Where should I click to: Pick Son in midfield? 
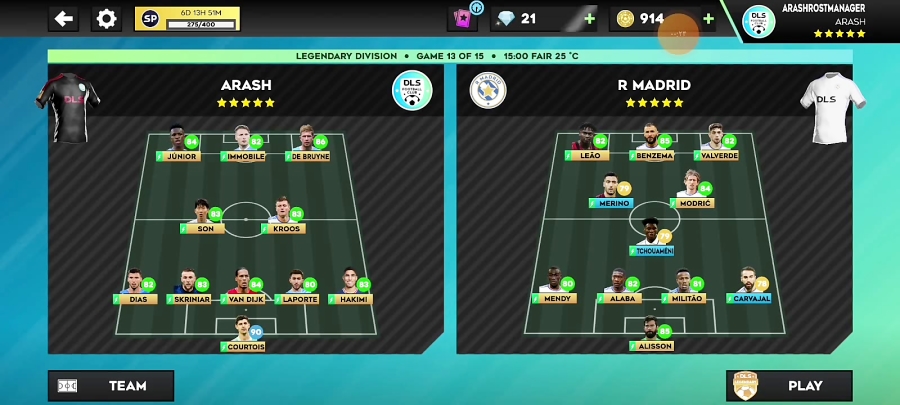pos(205,215)
